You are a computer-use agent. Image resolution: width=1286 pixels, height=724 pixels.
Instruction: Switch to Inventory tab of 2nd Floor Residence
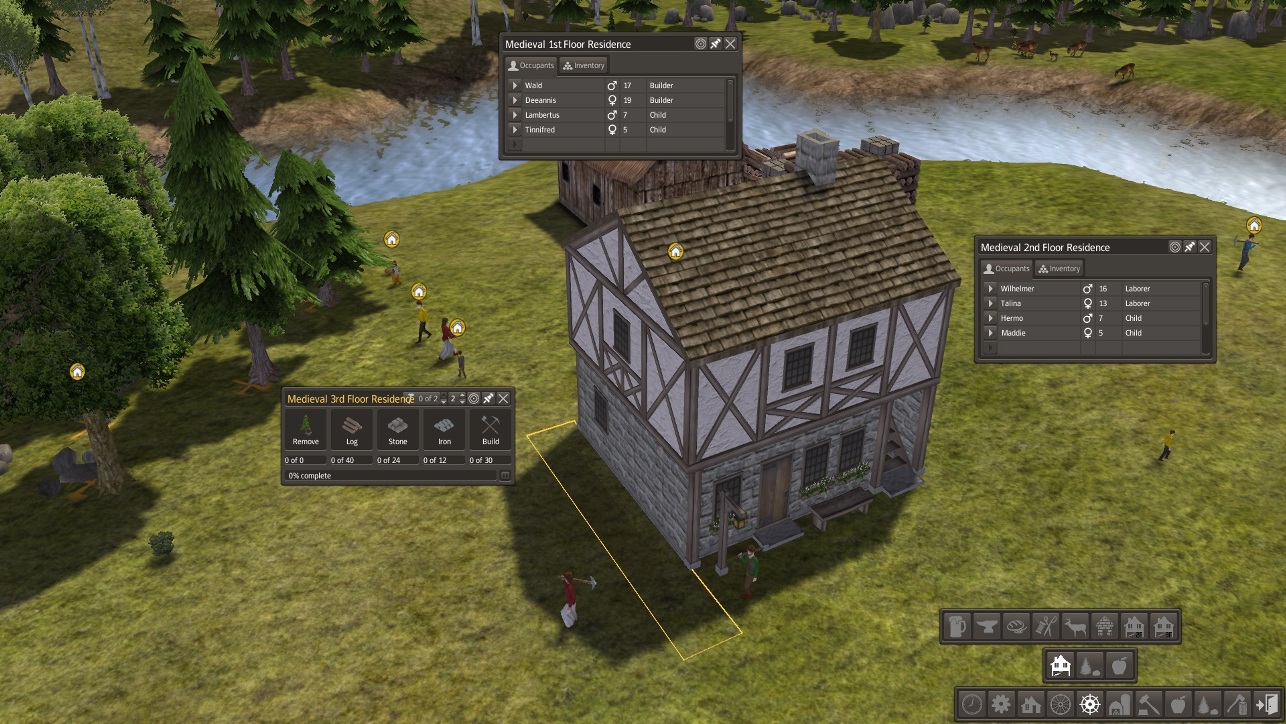click(1059, 268)
